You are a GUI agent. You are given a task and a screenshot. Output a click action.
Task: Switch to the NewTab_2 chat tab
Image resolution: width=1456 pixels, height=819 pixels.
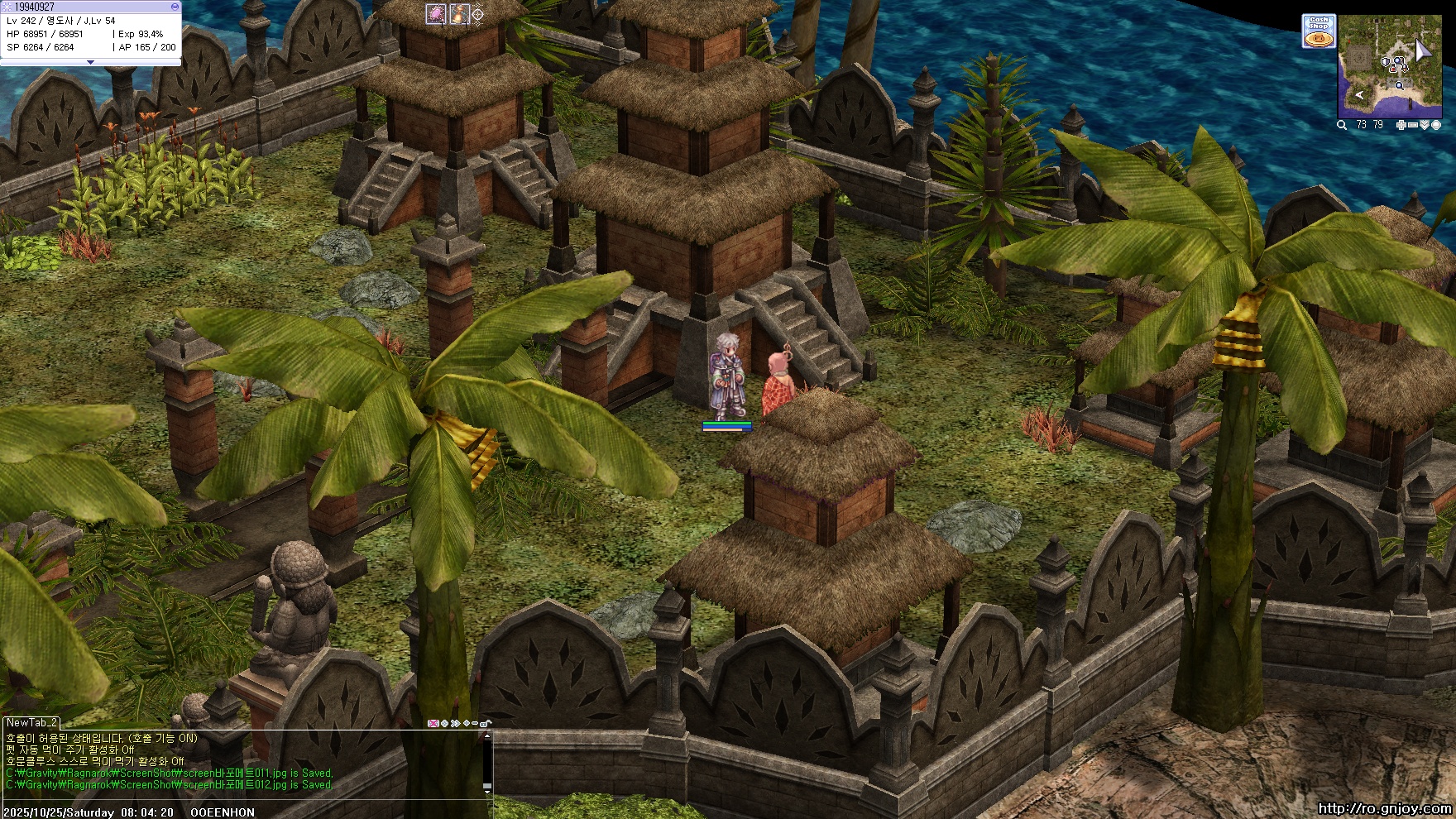31,723
